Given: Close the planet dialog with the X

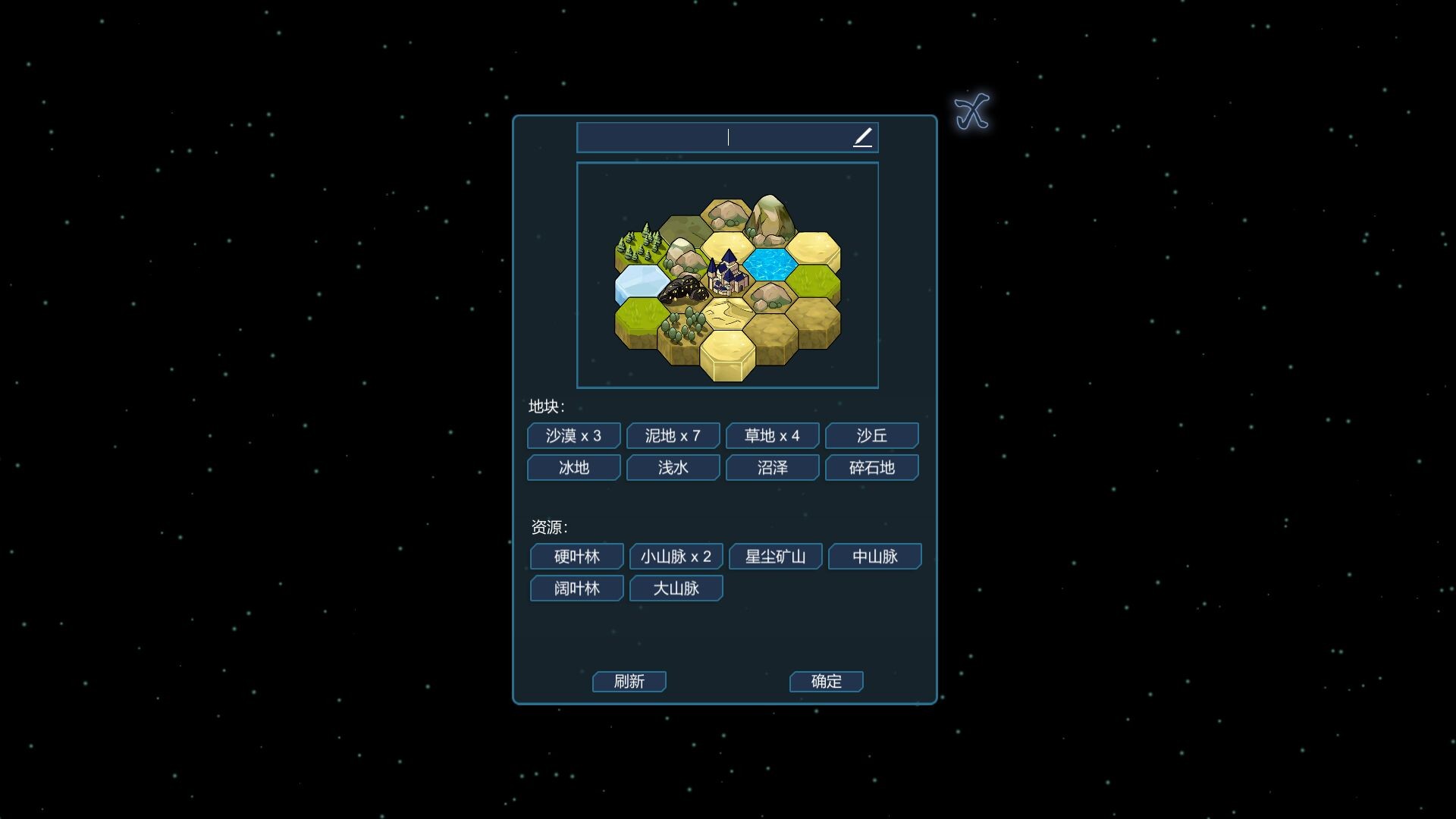Looking at the screenshot, I should point(971,112).
